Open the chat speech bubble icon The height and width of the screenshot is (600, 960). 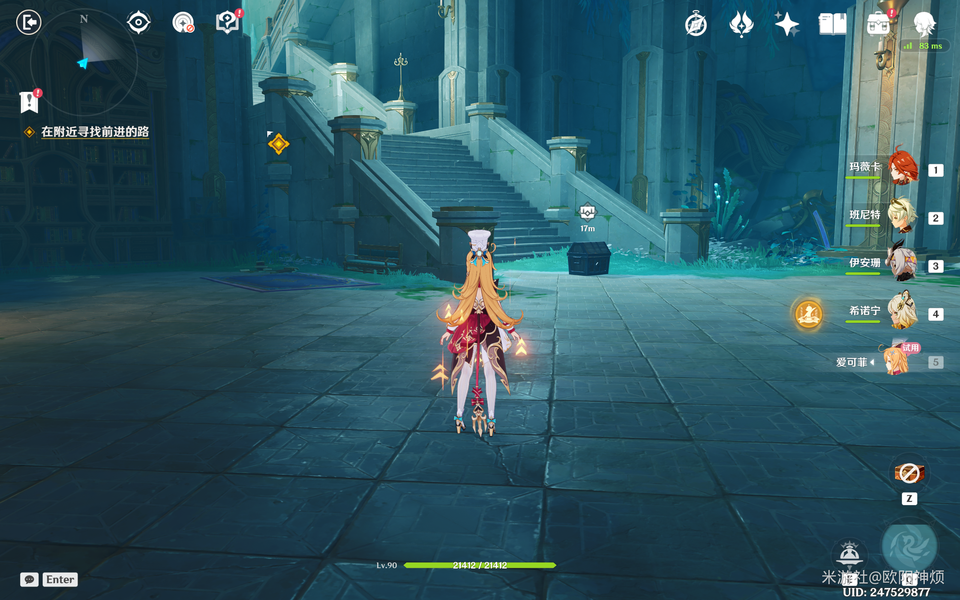pyautogui.click(x=29, y=579)
